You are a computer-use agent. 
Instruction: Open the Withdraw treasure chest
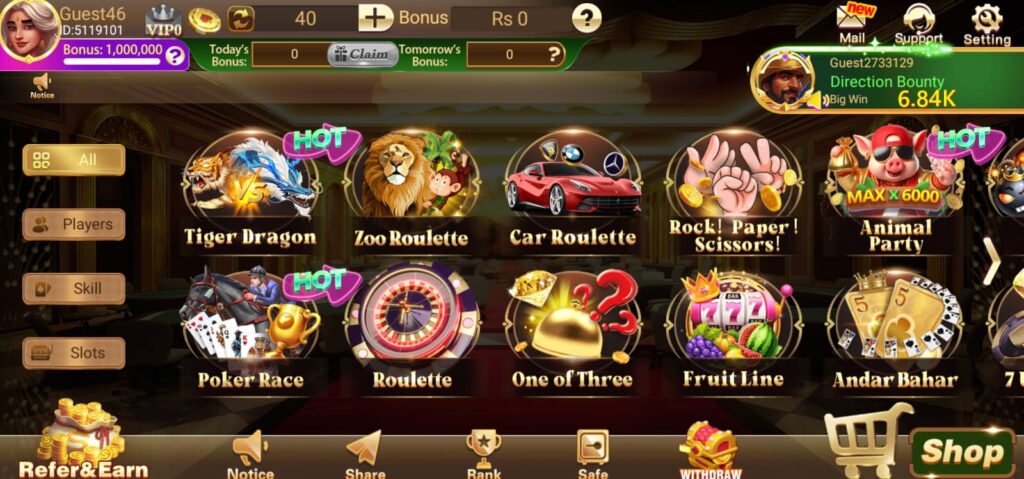pyautogui.click(x=710, y=450)
